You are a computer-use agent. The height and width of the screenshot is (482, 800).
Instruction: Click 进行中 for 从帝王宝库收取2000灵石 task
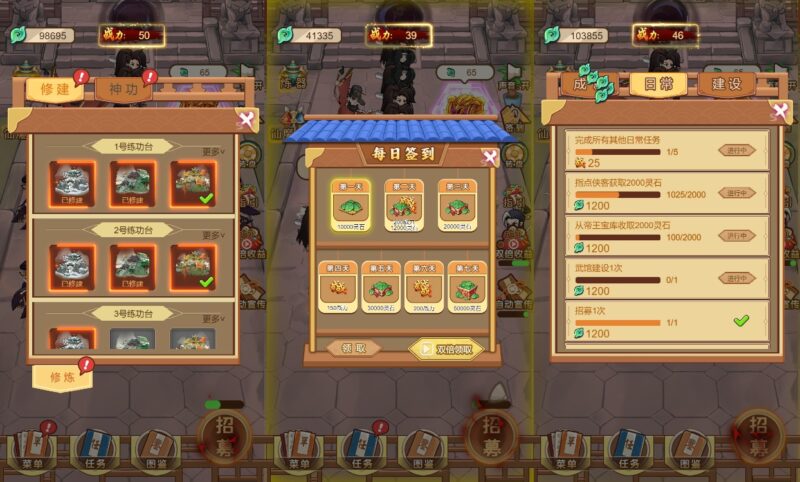click(x=737, y=235)
